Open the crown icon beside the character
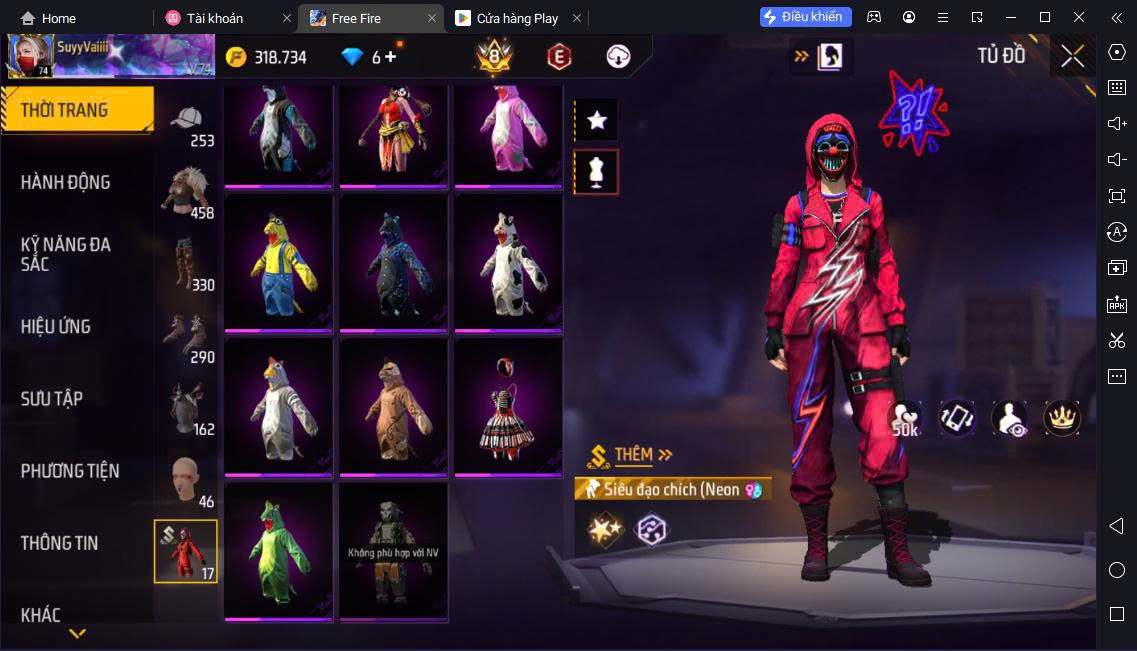This screenshot has width=1137, height=651. [x=1062, y=418]
